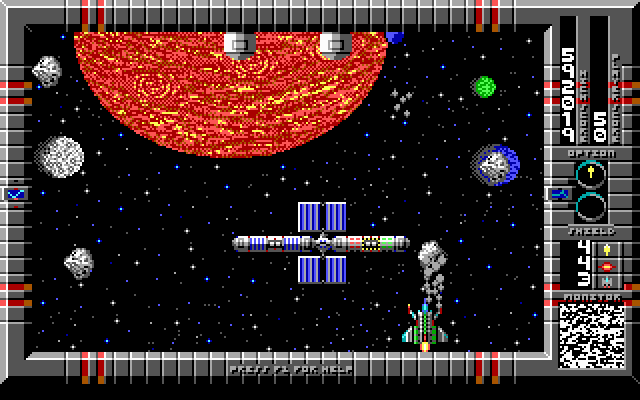Select the empty Option slot
The height and width of the screenshot is (400, 640).
click(x=591, y=207)
